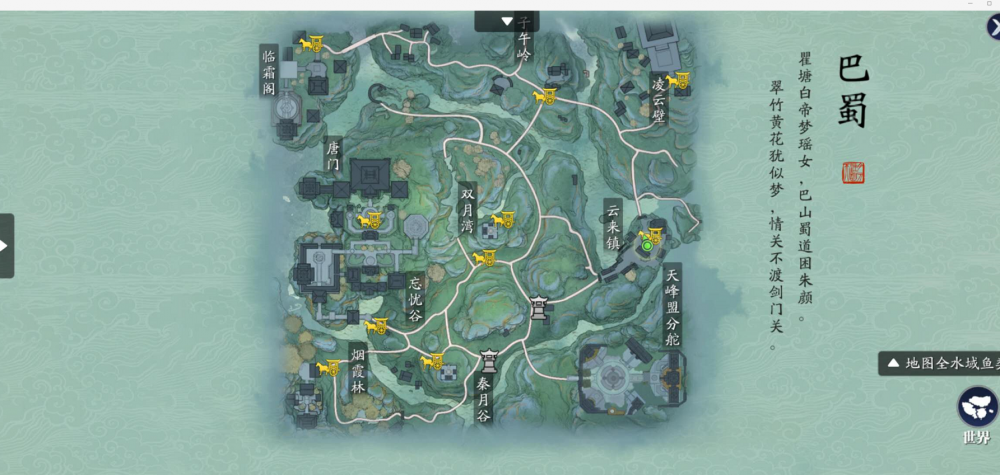This screenshot has width=1000, height=475.
Task: Choose the 子午岭 location label
Action: (x=524, y=47)
